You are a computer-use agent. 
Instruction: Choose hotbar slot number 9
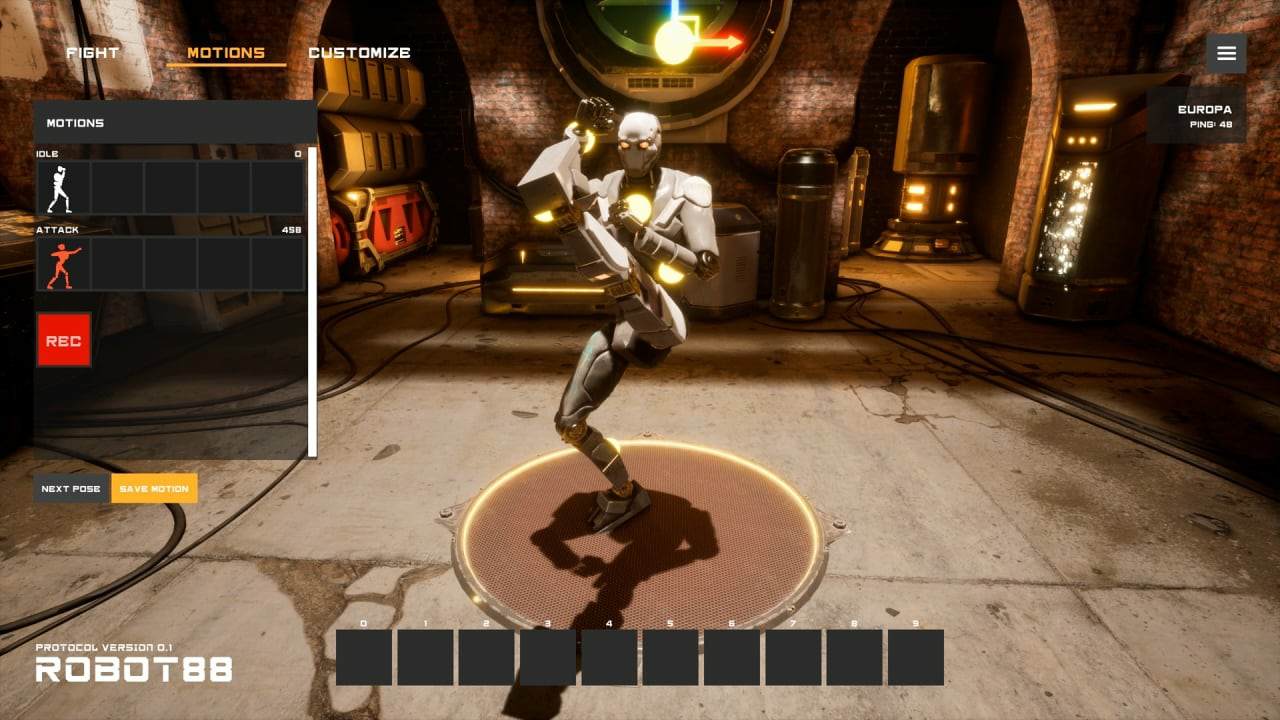916,657
